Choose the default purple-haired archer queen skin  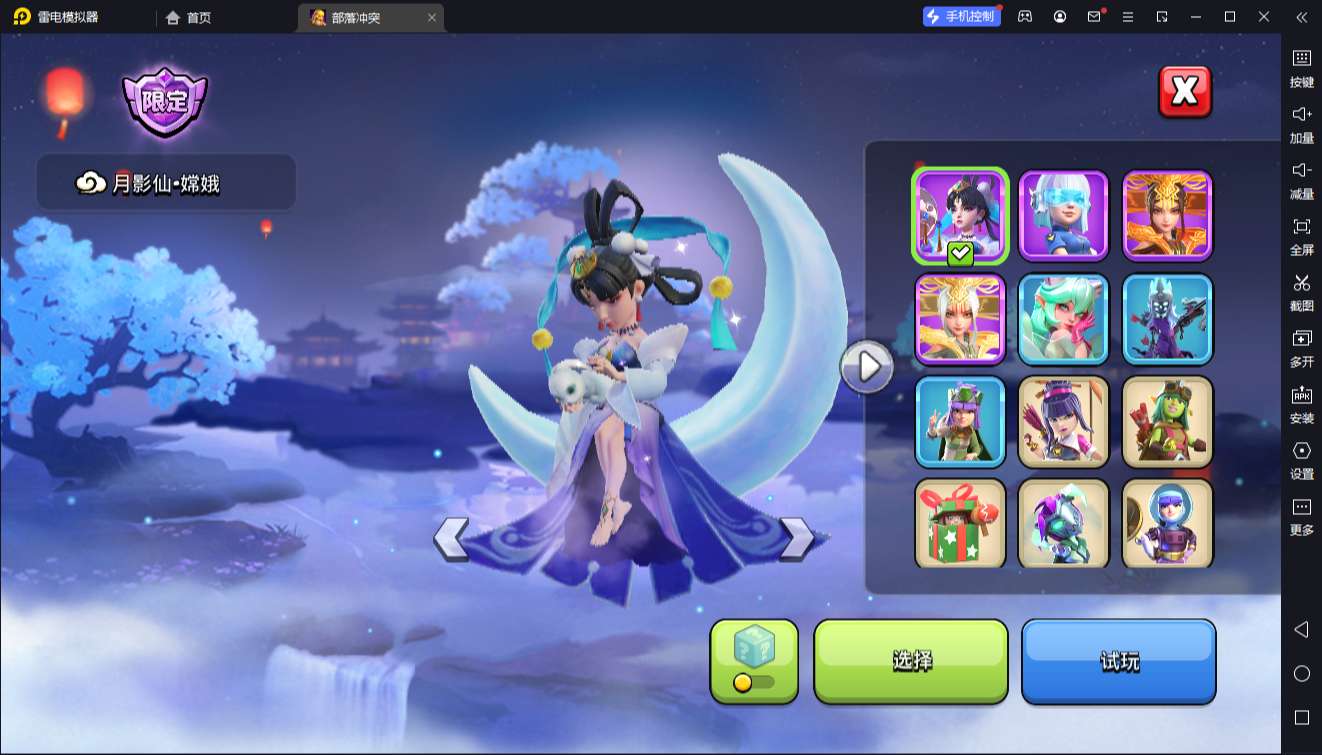pyautogui.click(x=1063, y=422)
